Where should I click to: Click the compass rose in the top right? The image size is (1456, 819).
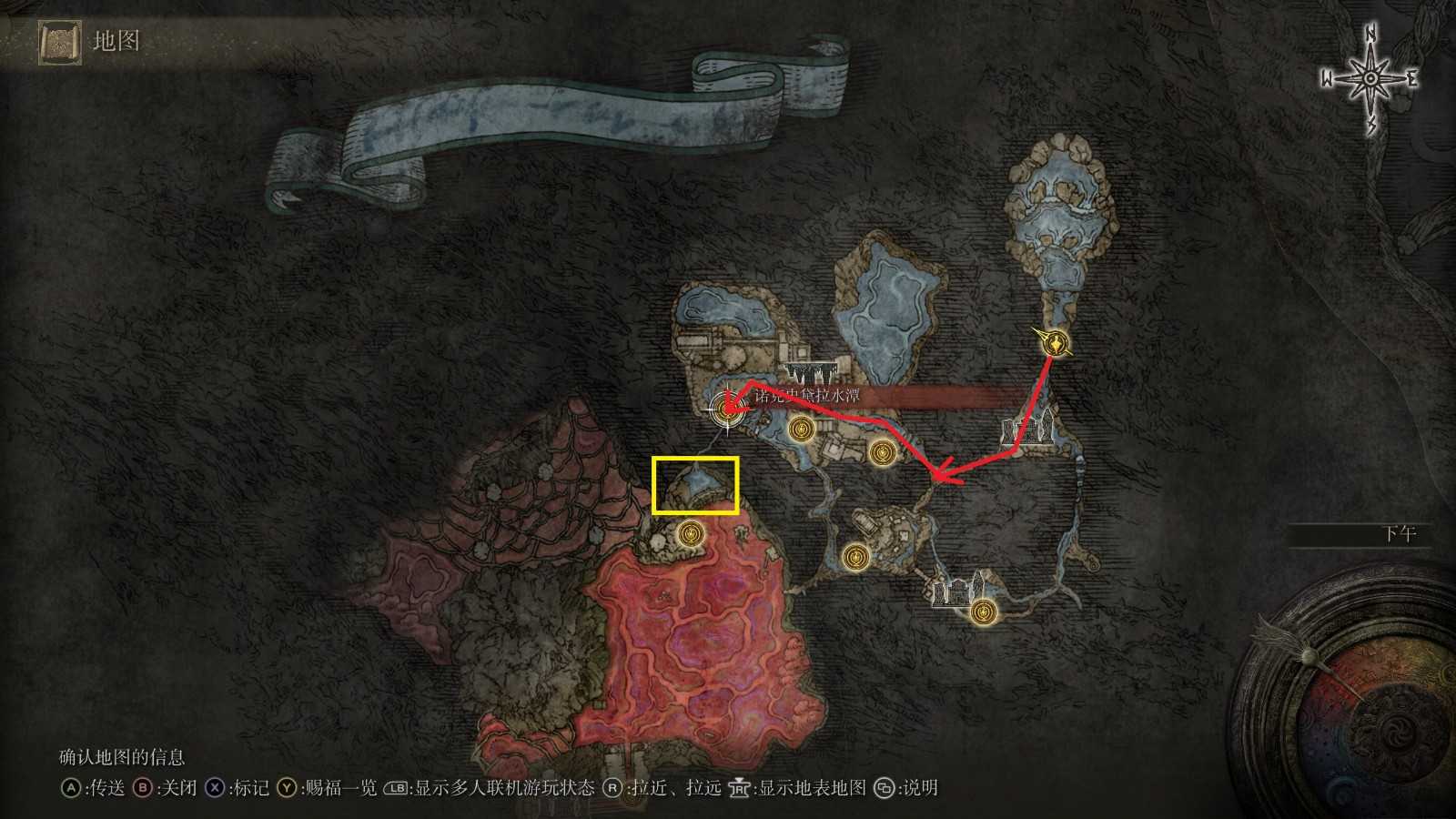coord(1368,79)
